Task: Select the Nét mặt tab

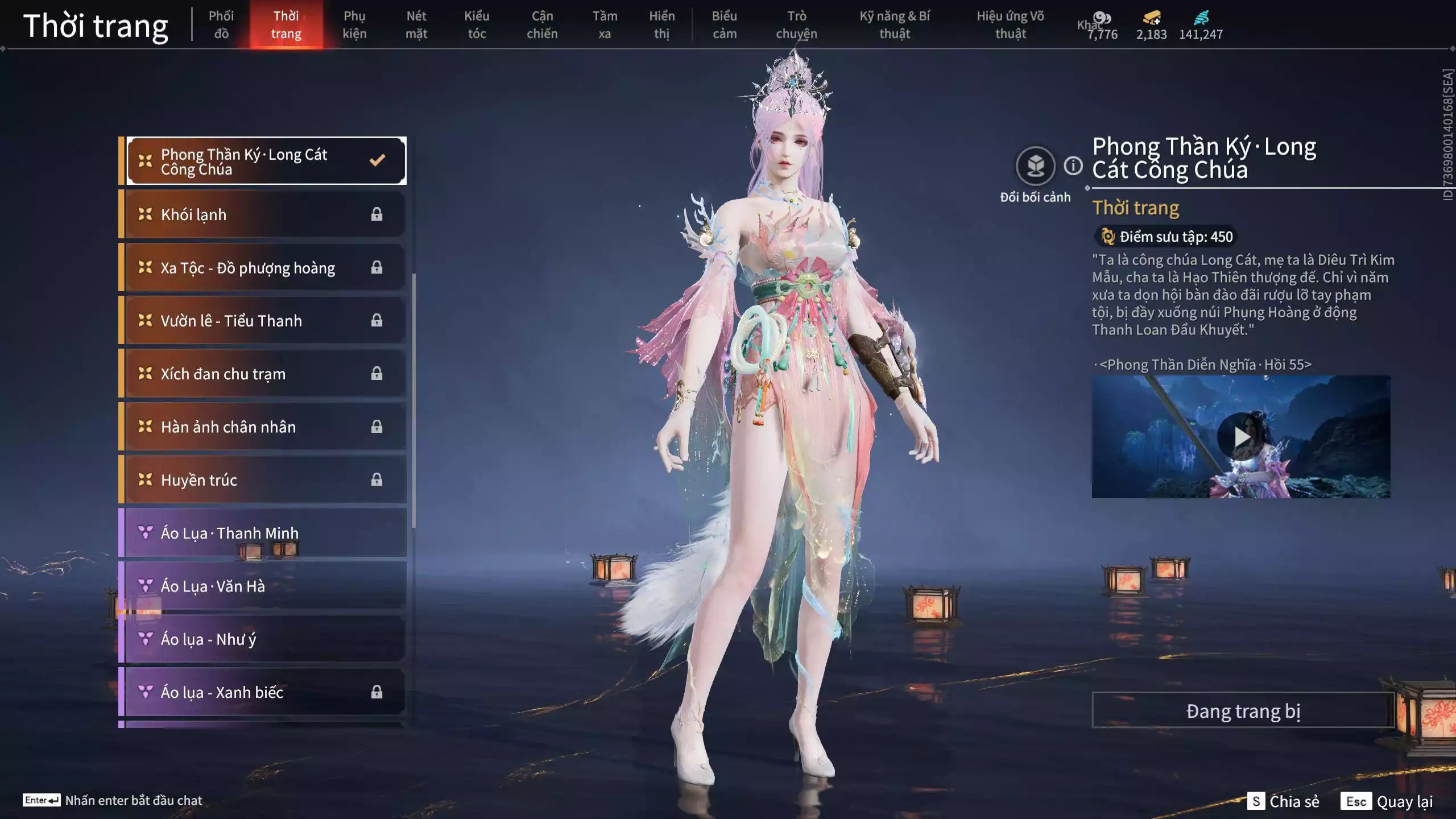Action: [416, 24]
